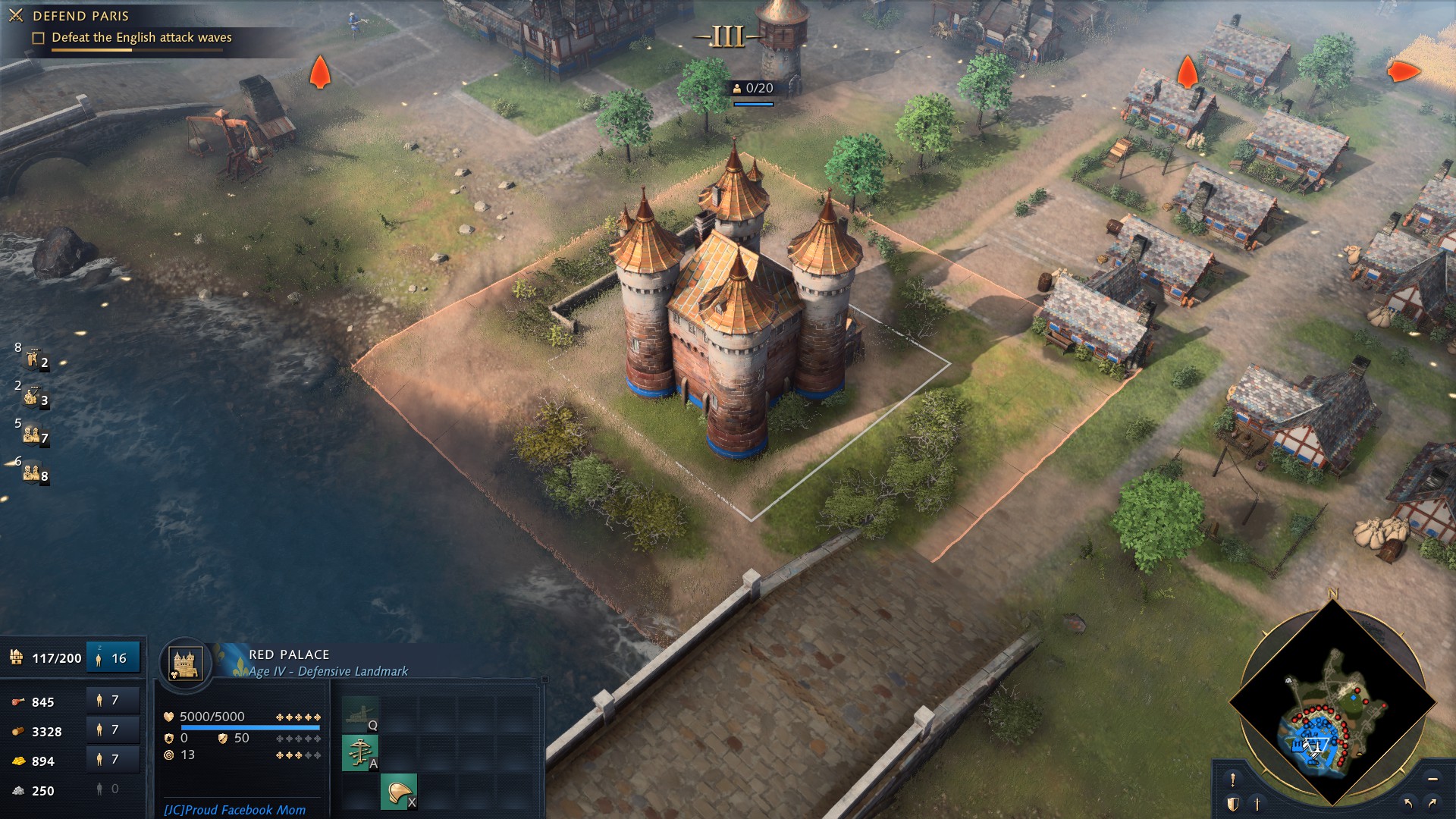1456x819 pixels.
Task: Select the wood villagers count button
Action: point(112,730)
